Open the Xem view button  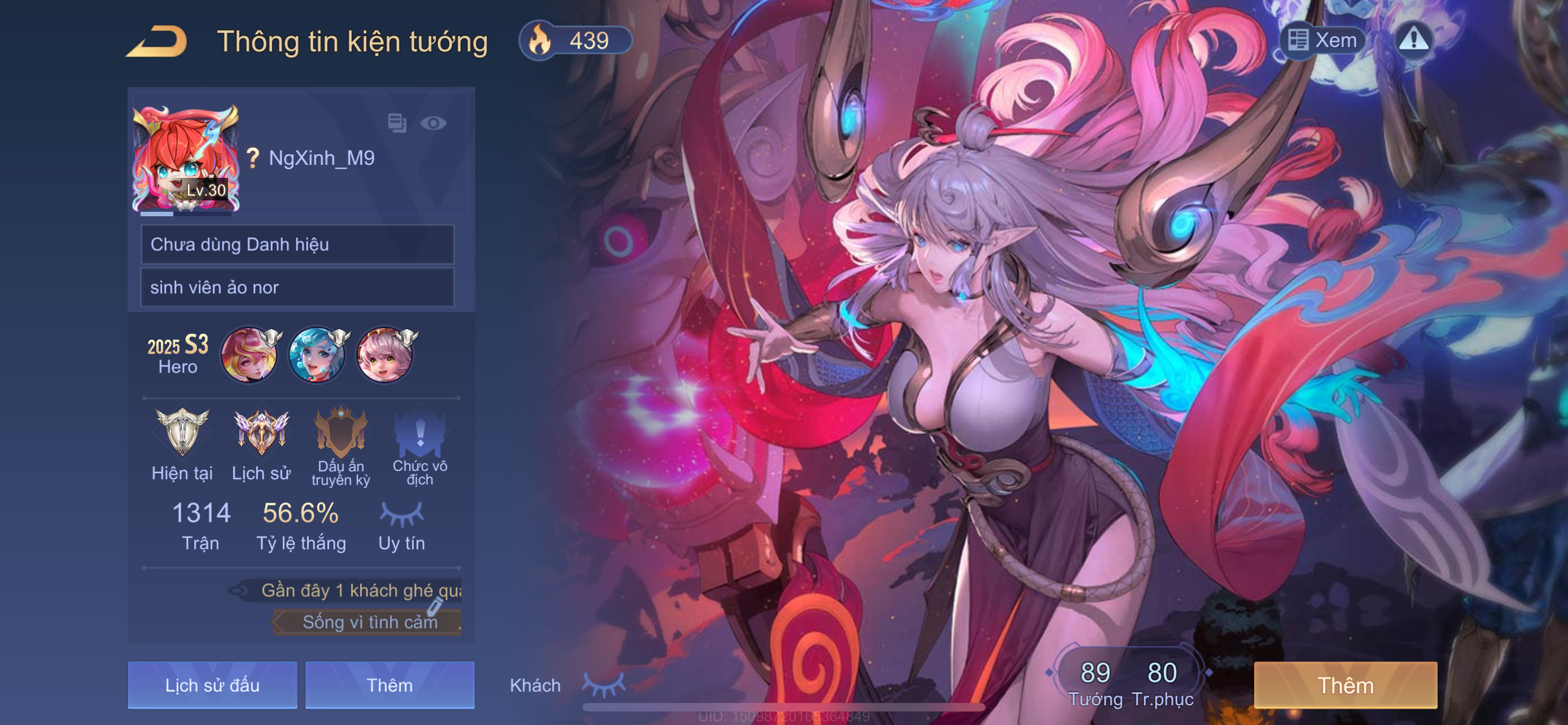coord(1323,41)
